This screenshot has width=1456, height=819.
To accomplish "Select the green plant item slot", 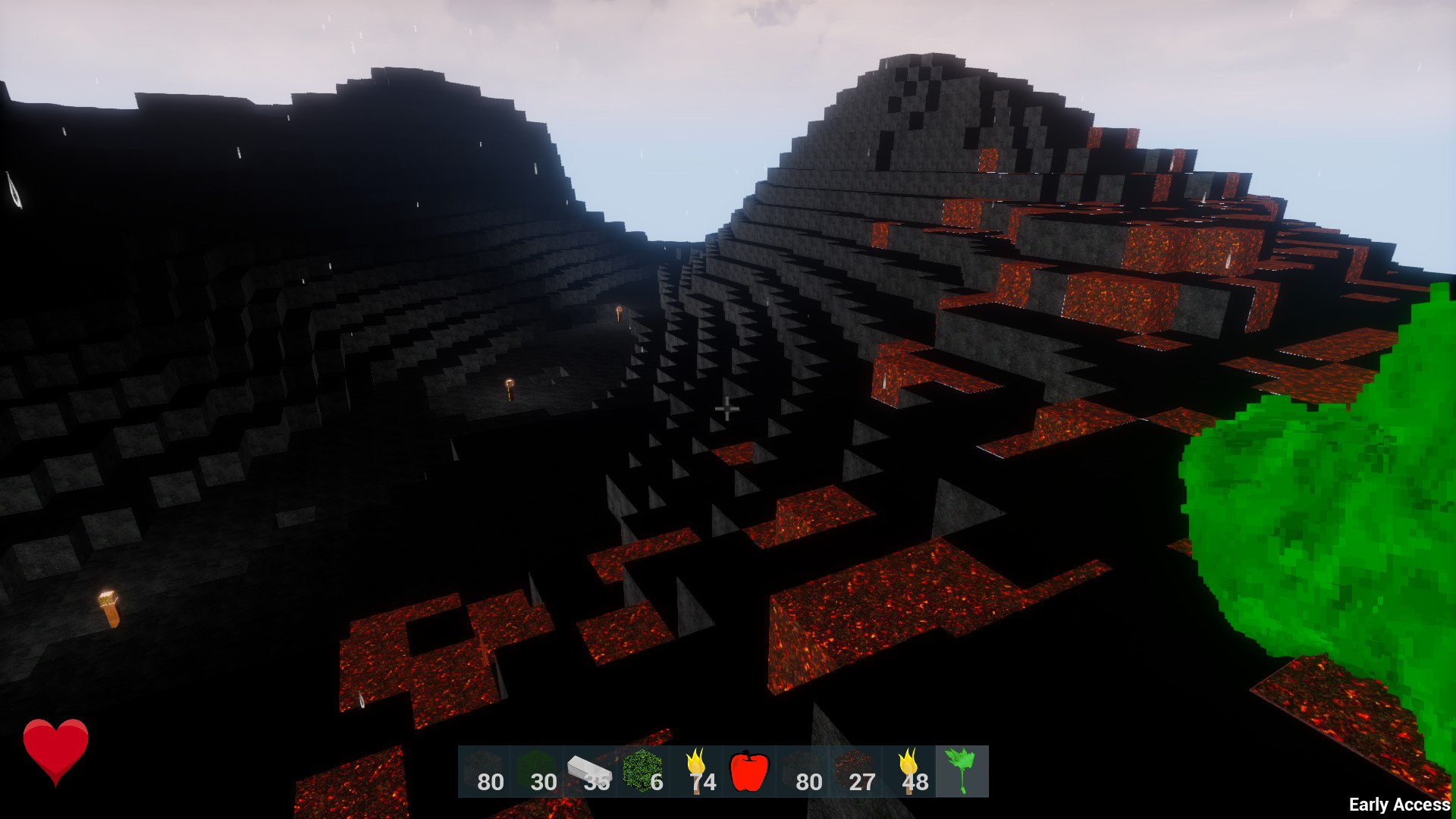I will point(962,771).
